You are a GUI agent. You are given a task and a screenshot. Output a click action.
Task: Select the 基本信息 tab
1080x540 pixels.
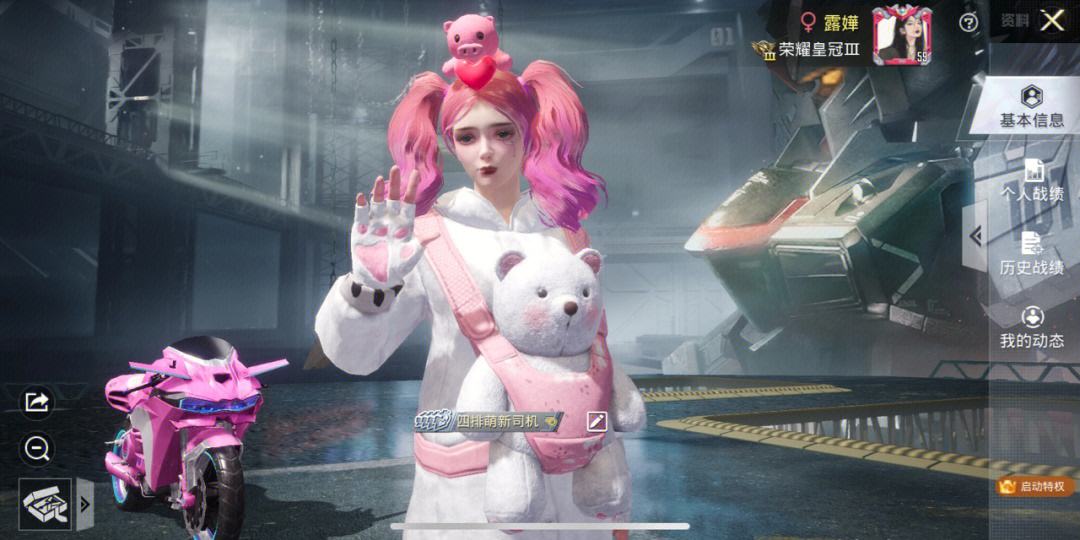[1032, 106]
